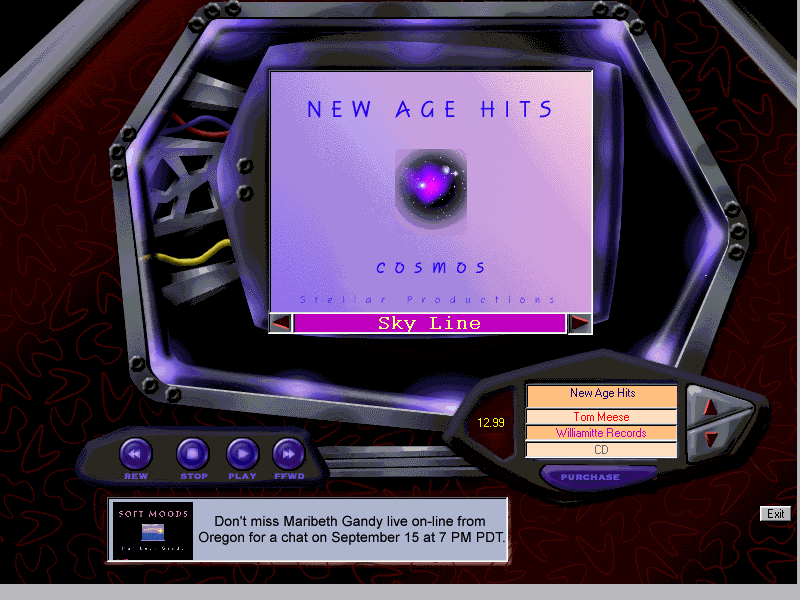Browse down with the red down arrow

(x=711, y=438)
